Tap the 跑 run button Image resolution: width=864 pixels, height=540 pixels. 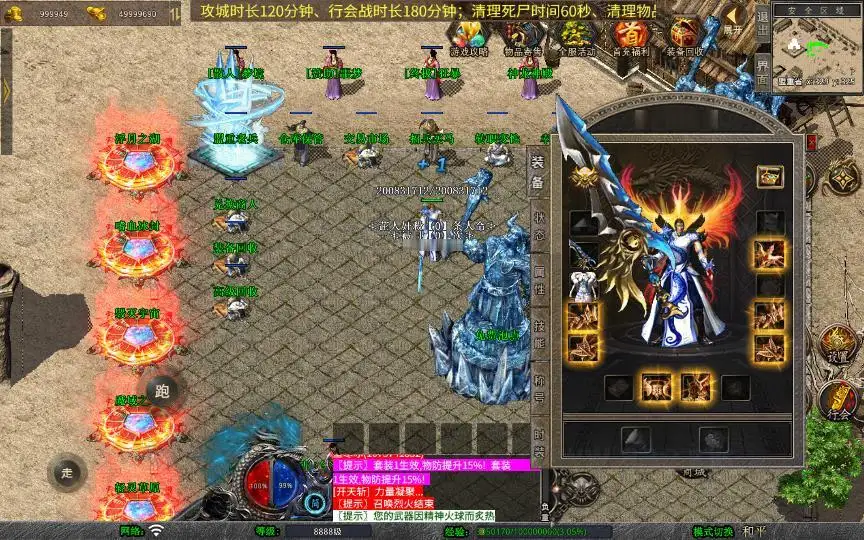point(162,390)
